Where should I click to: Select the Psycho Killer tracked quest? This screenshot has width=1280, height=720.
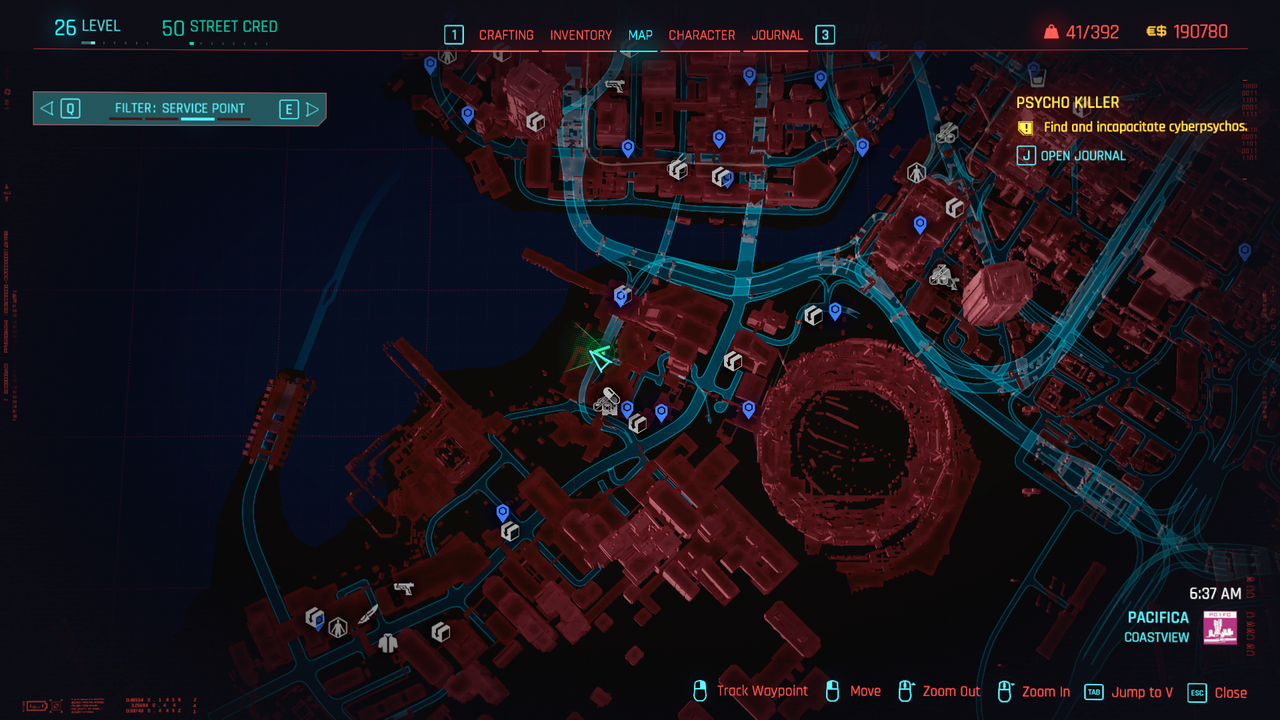tap(1067, 102)
